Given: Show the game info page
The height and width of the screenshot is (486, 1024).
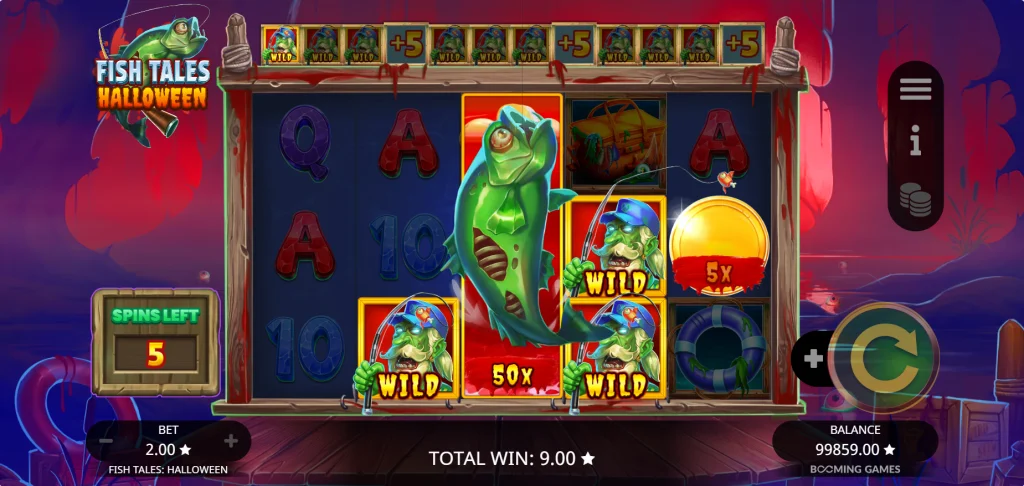Looking at the screenshot, I should pyautogui.click(x=915, y=145).
